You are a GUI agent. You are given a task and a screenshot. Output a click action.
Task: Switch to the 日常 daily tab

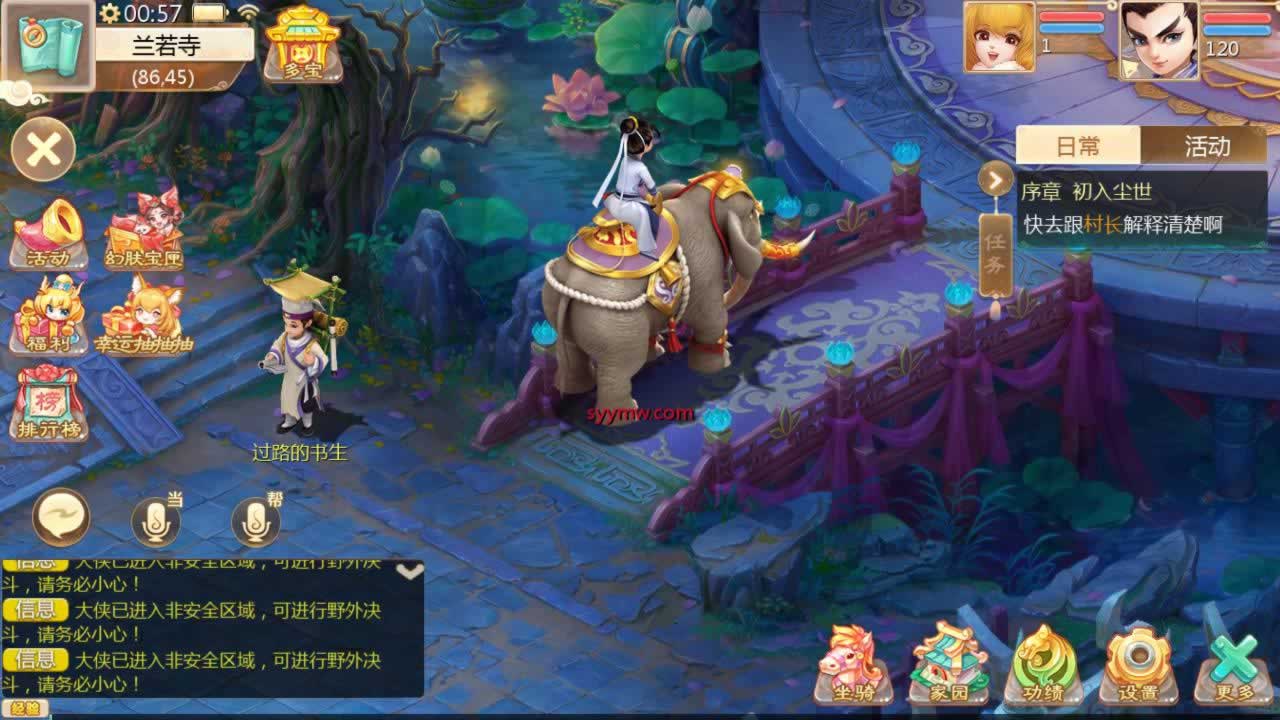pyautogui.click(x=1078, y=146)
